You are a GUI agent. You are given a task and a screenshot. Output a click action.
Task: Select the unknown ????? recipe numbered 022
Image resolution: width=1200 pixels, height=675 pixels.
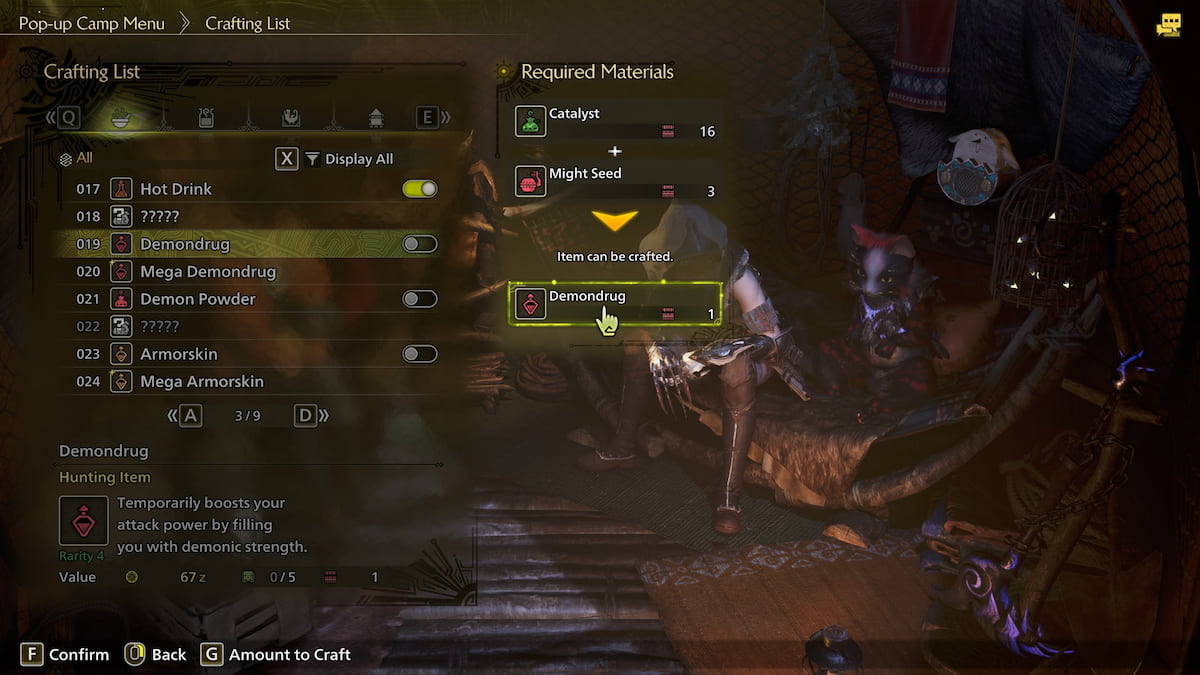click(160, 326)
